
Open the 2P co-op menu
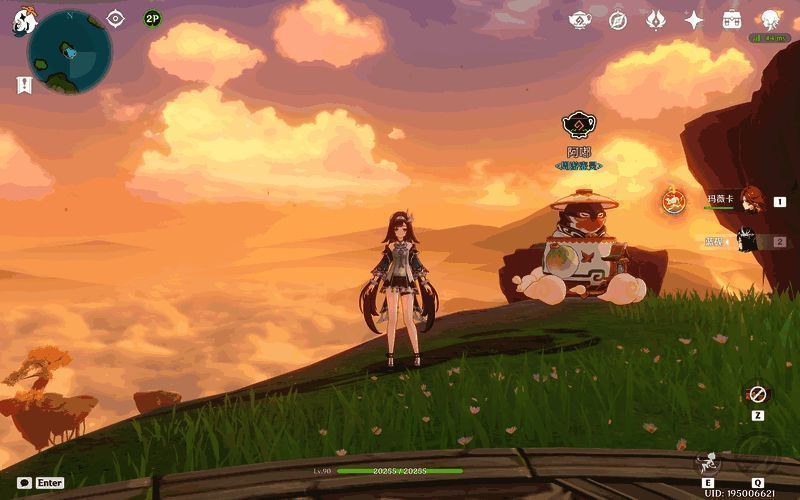click(152, 18)
